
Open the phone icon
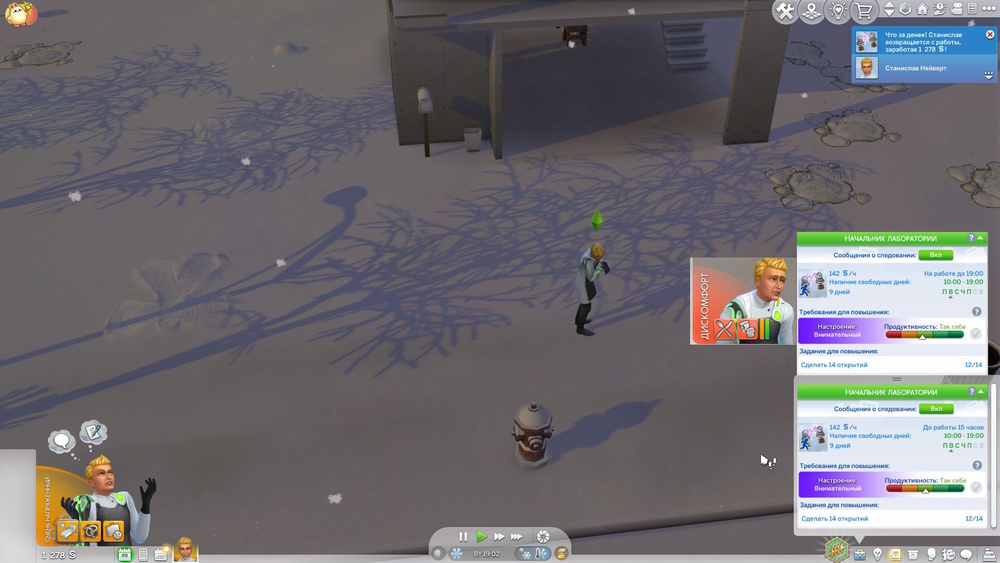coord(143,554)
